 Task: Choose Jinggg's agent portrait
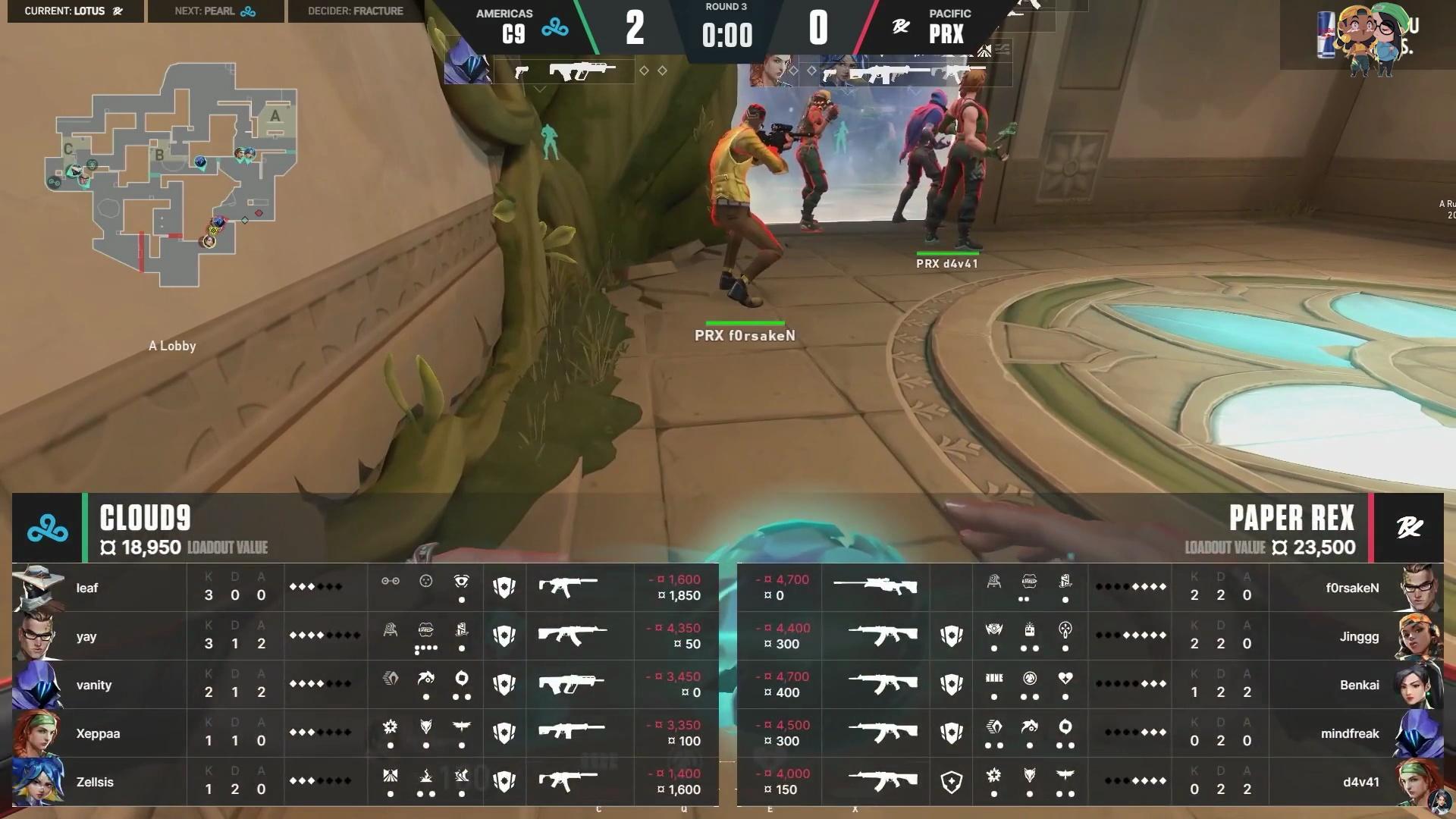click(x=1418, y=636)
